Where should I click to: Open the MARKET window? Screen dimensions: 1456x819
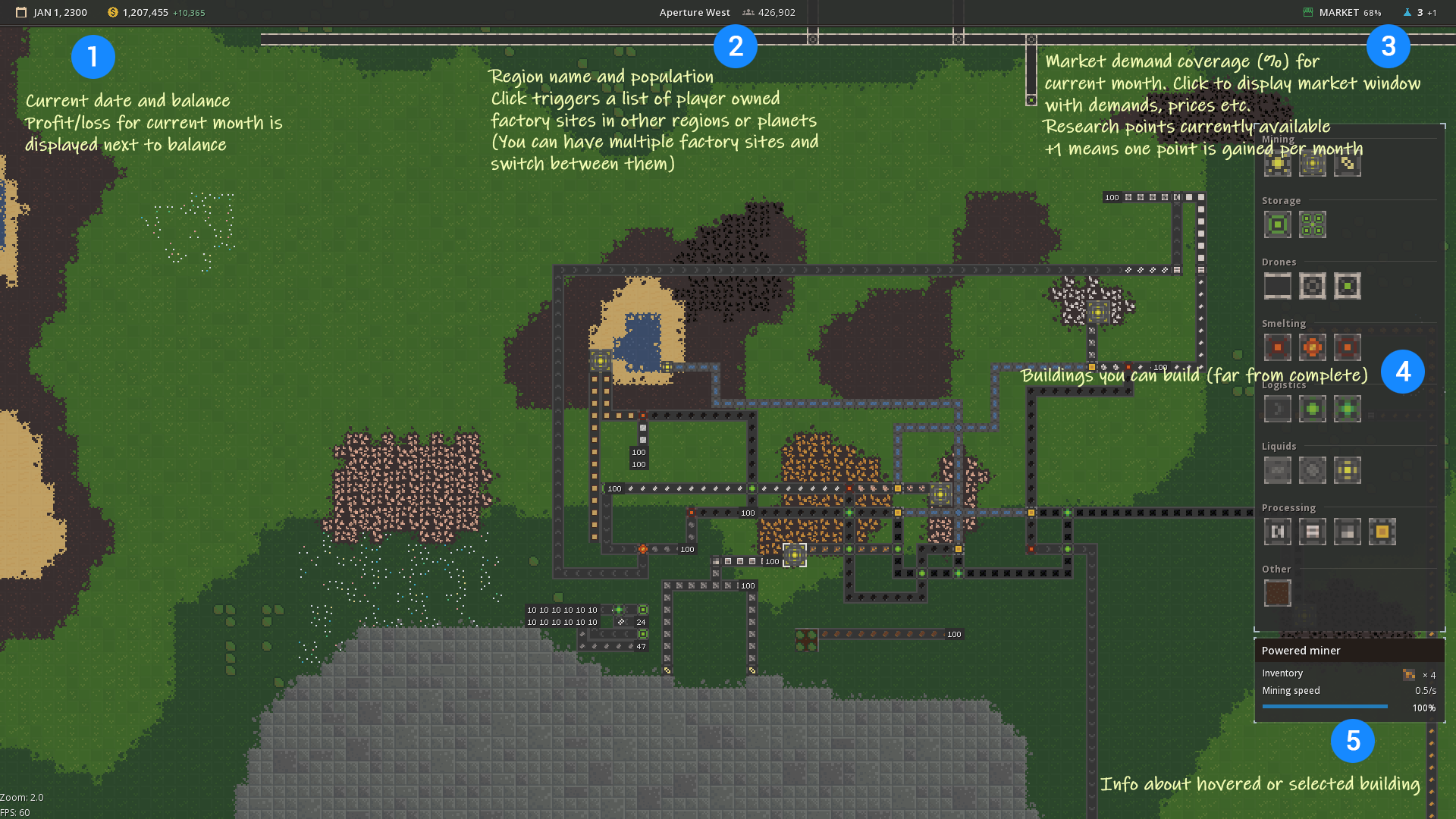click(1341, 12)
